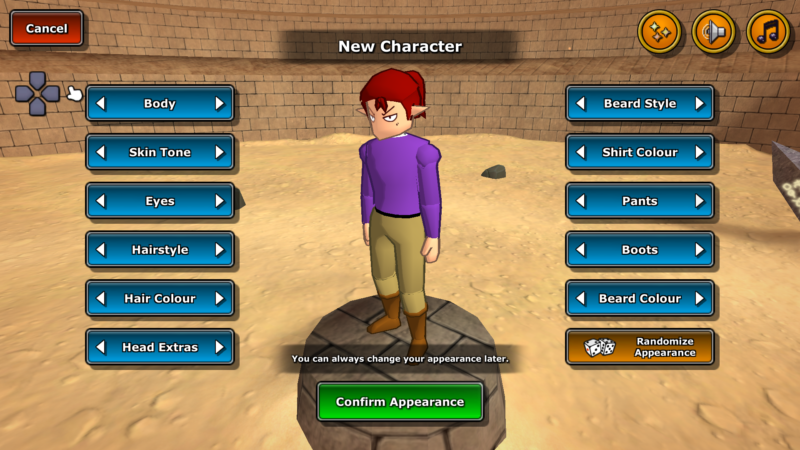
Task: Toggle the sound speaker button
Action: (x=713, y=32)
